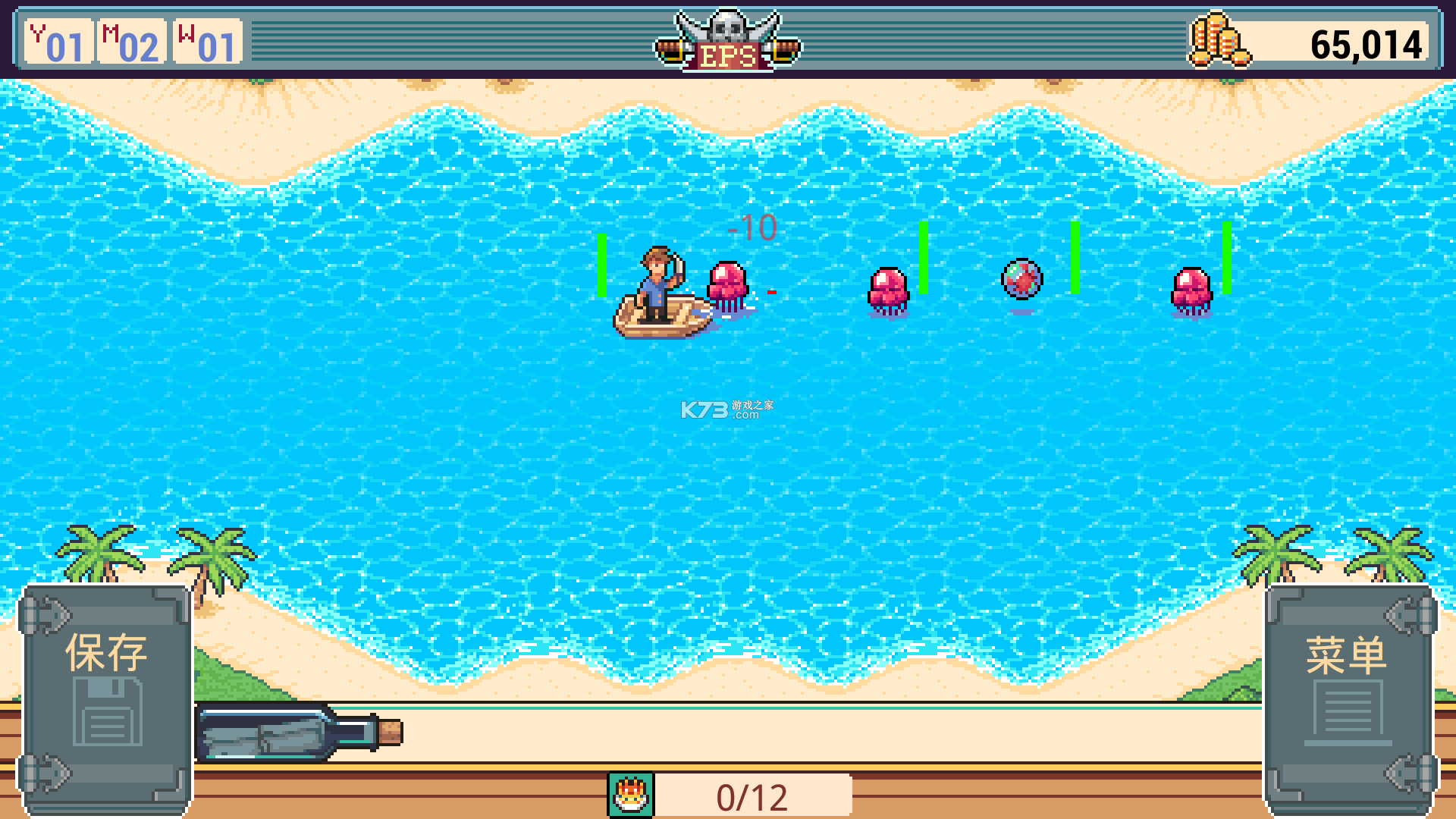Click the gold coin stack icon
The width and height of the screenshot is (1456, 819).
click(x=1218, y=40)
